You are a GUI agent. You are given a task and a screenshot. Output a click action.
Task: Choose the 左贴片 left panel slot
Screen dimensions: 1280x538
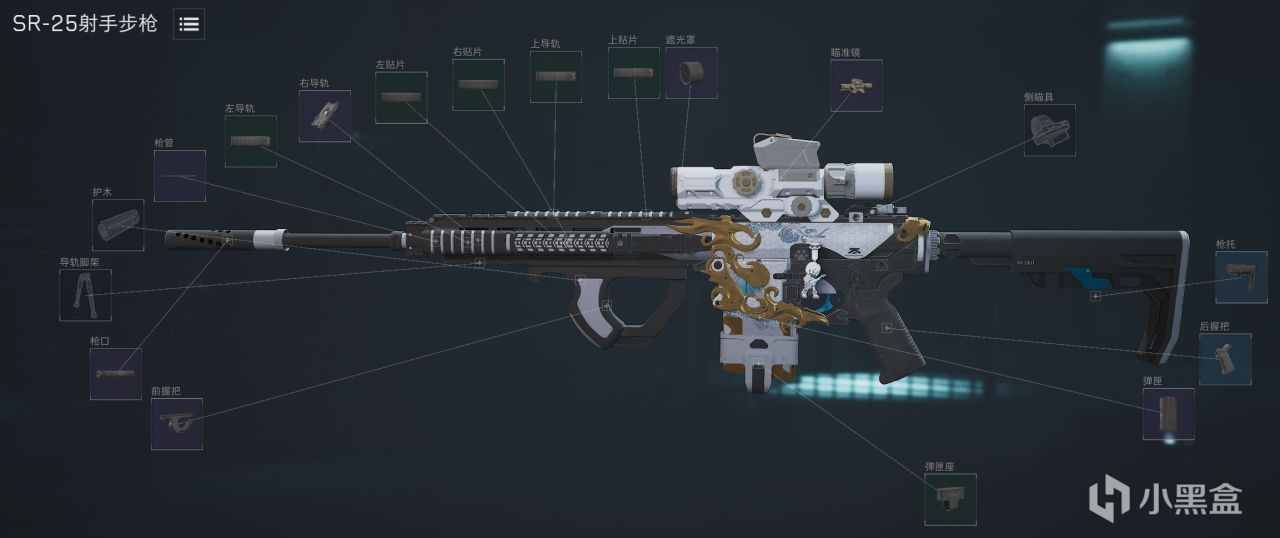401,97
